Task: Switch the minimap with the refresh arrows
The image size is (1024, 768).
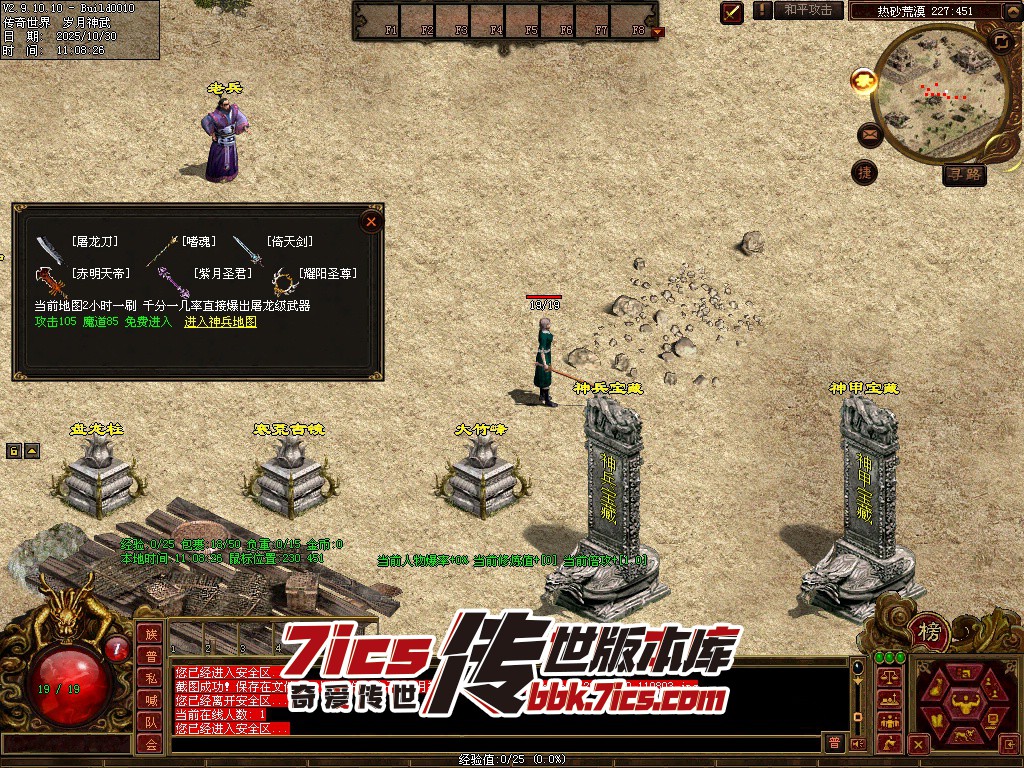Action: coord(1001,41)
